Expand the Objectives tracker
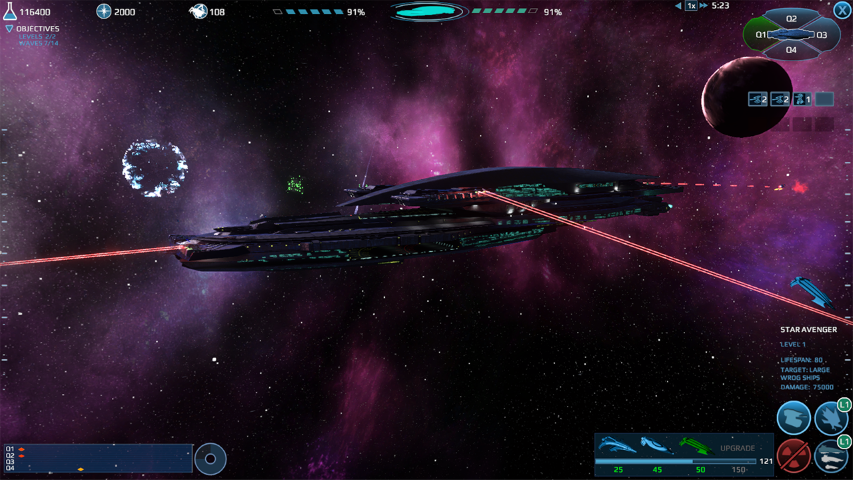 [x=10, y=29]
